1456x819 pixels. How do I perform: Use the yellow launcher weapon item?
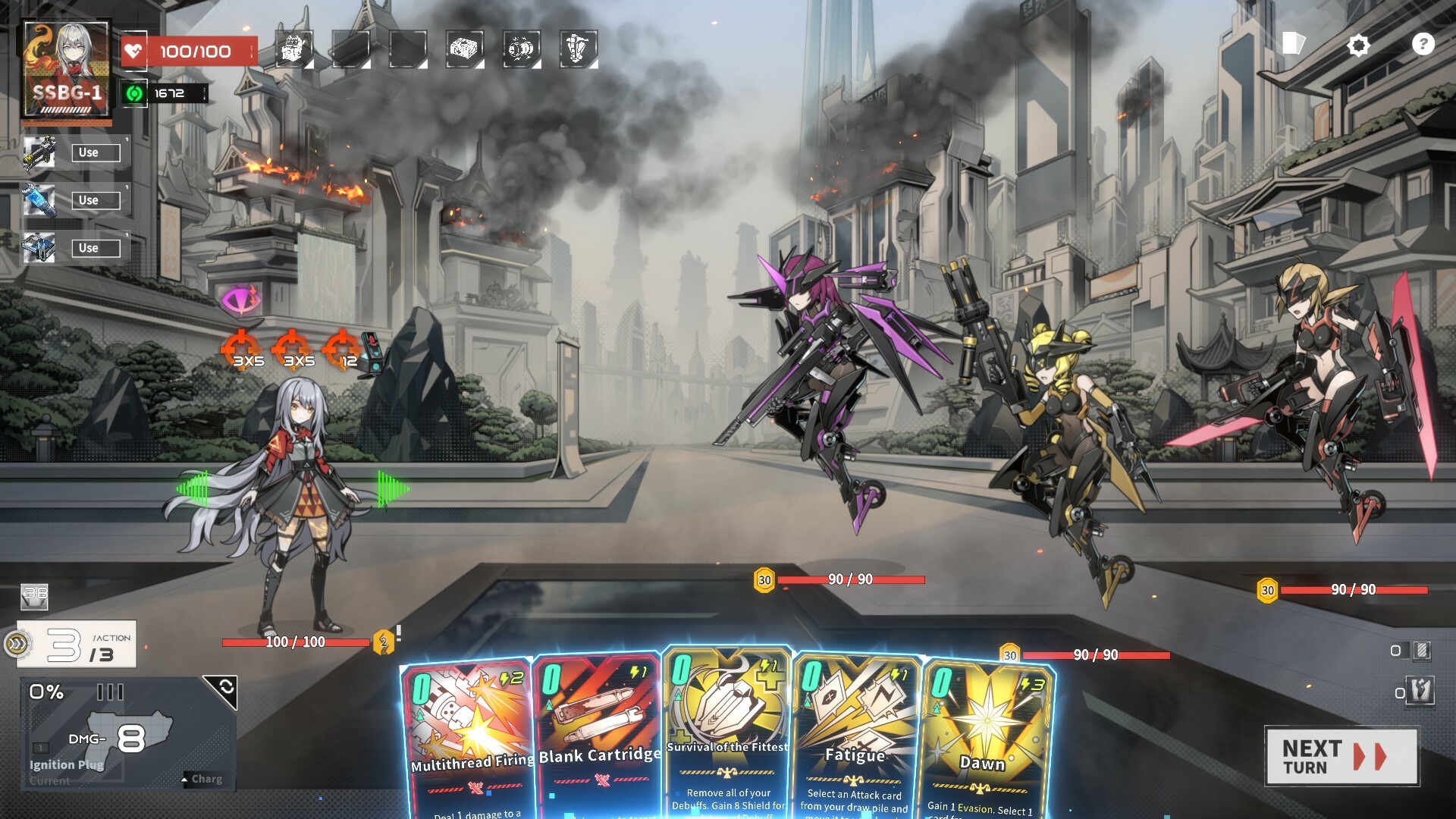coord(96,152)
